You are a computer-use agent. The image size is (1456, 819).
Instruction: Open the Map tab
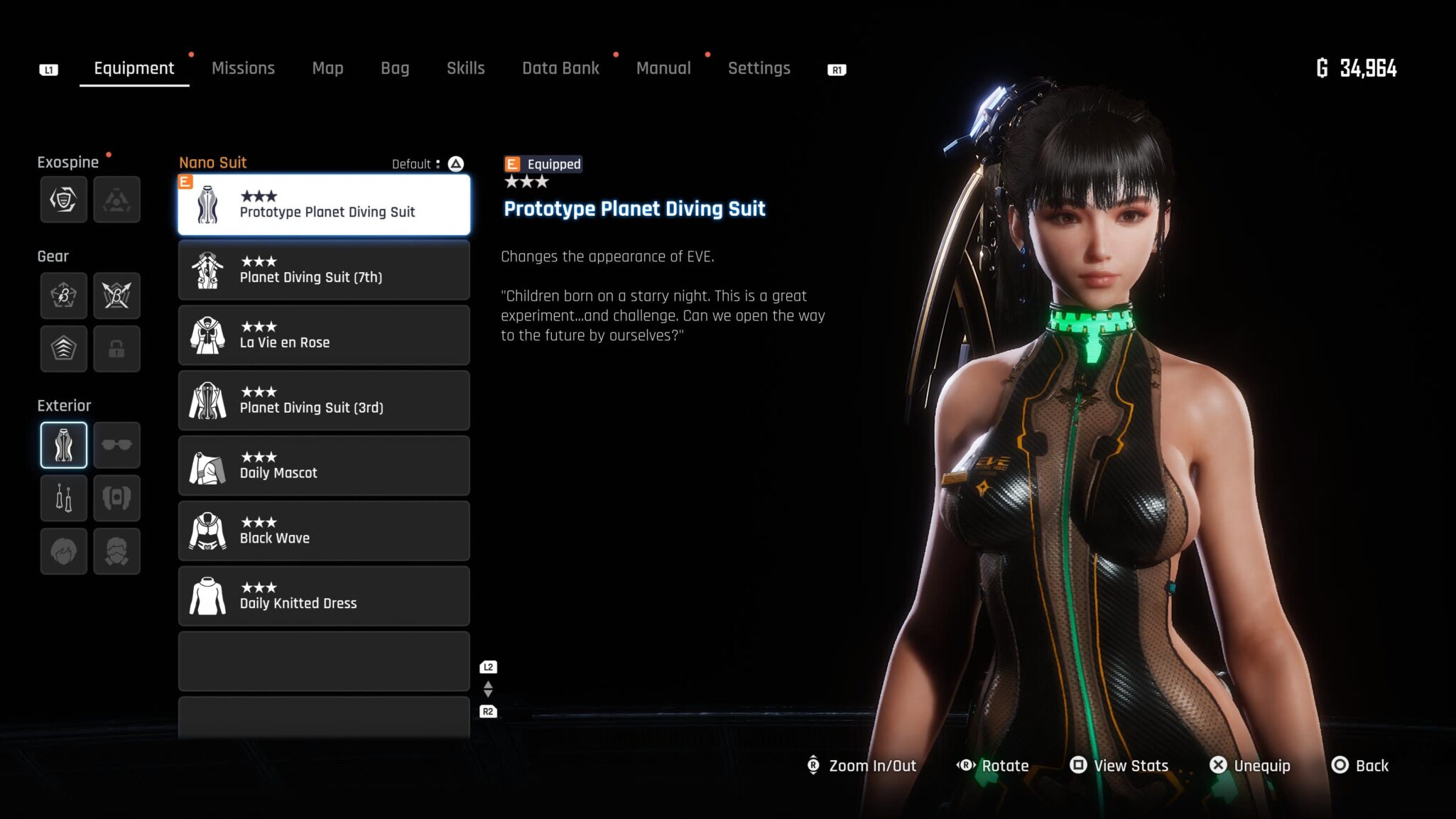click(x=327, y=68)
